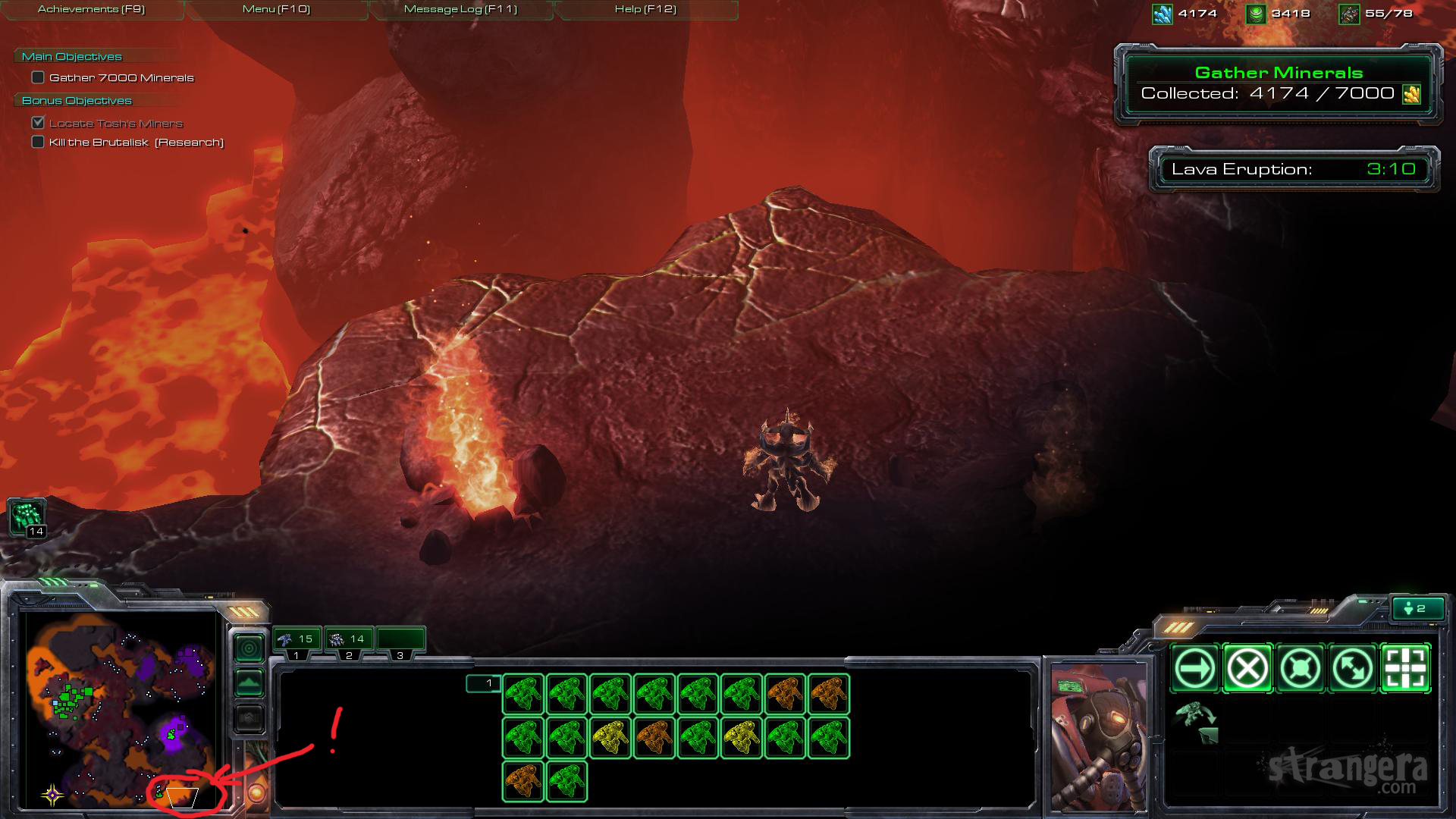The image size is (1456, 819).
Task: Activate the Attack command
Action: (1406, 669)
